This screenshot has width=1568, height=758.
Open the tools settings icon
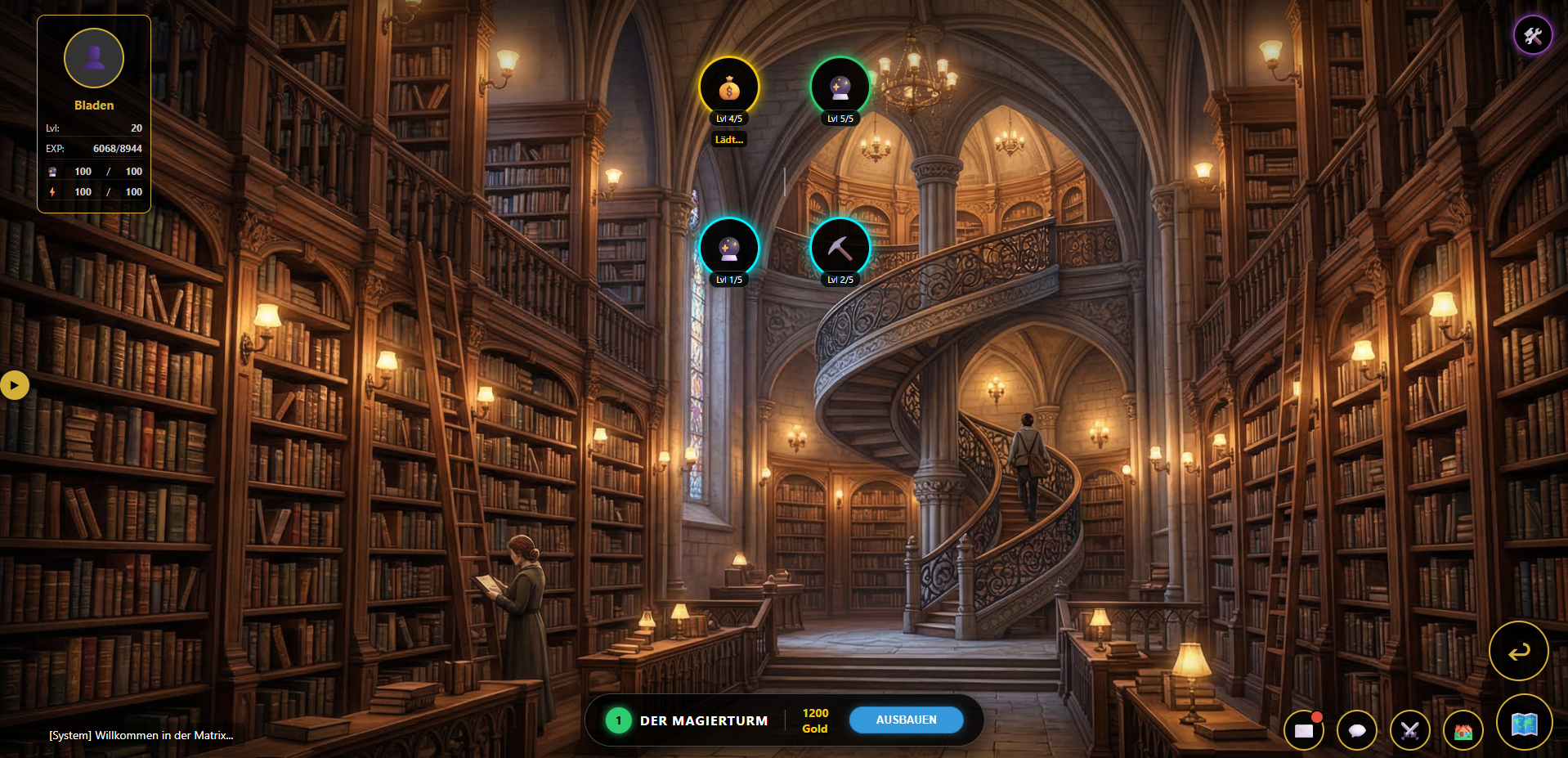(1532, 35)
